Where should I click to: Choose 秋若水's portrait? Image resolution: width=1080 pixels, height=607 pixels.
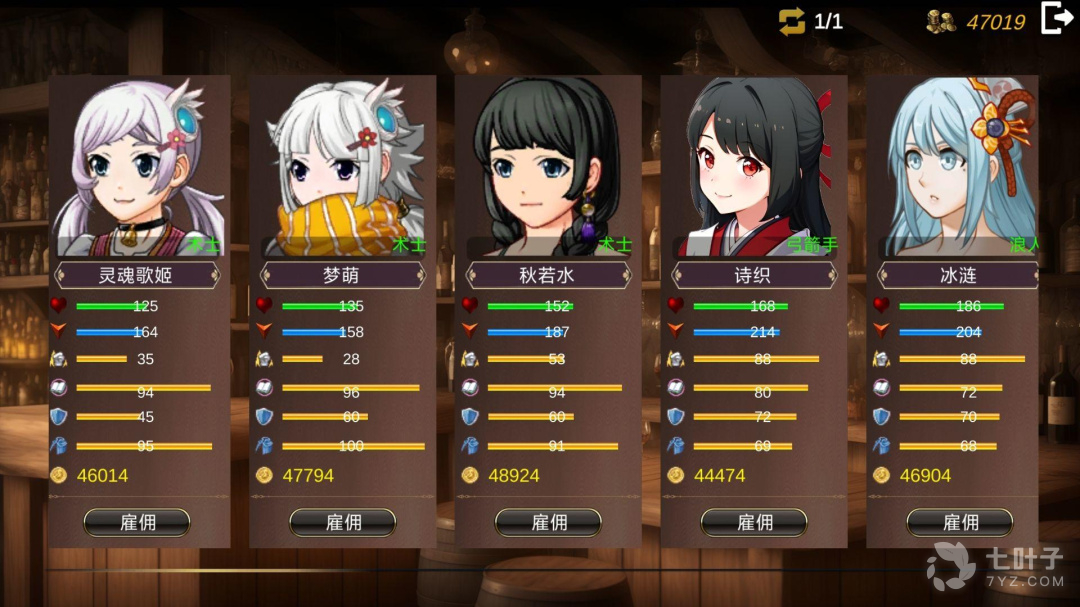[x=549, y=166]
